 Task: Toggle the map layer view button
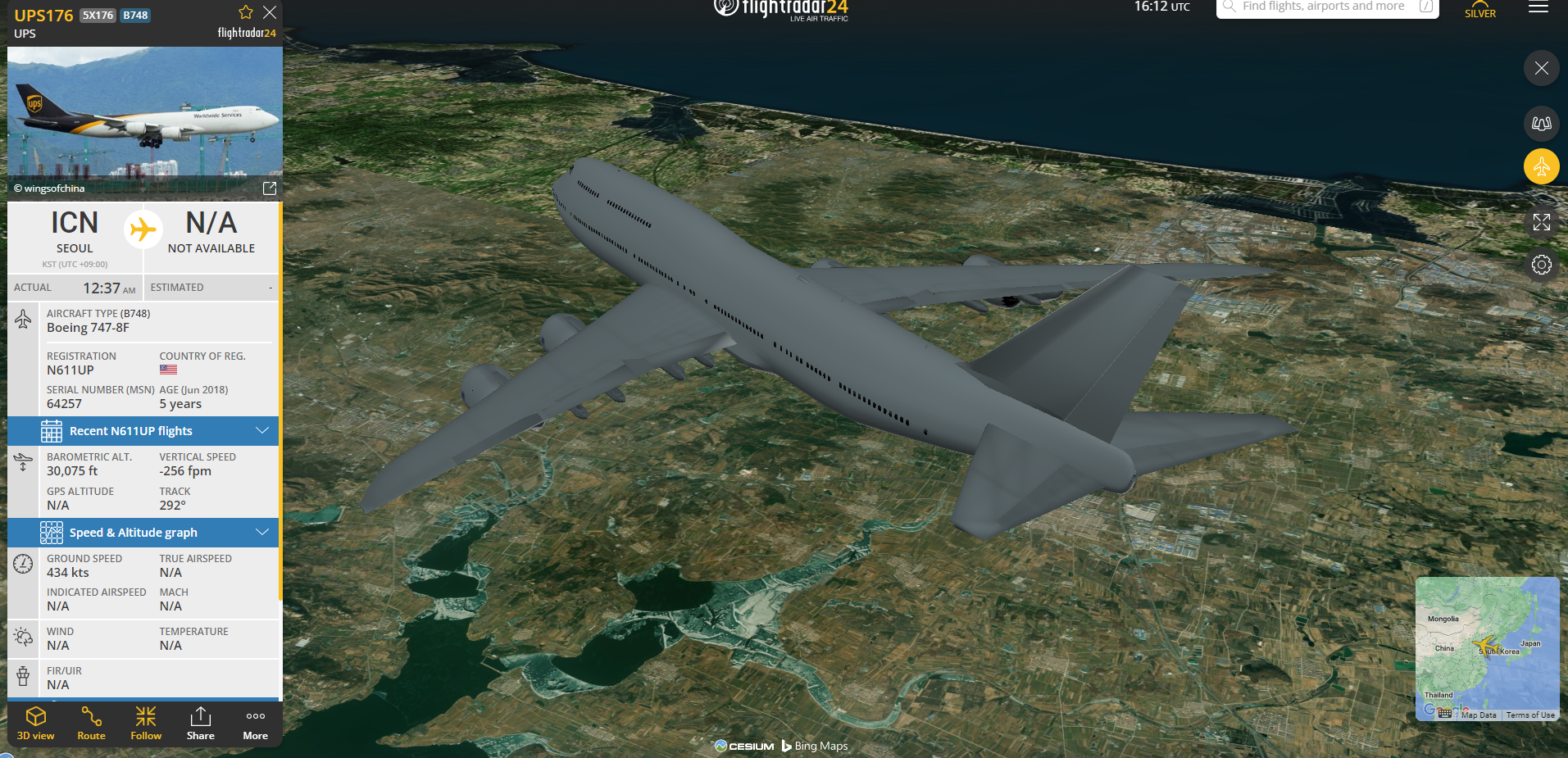pos(1541,124)
